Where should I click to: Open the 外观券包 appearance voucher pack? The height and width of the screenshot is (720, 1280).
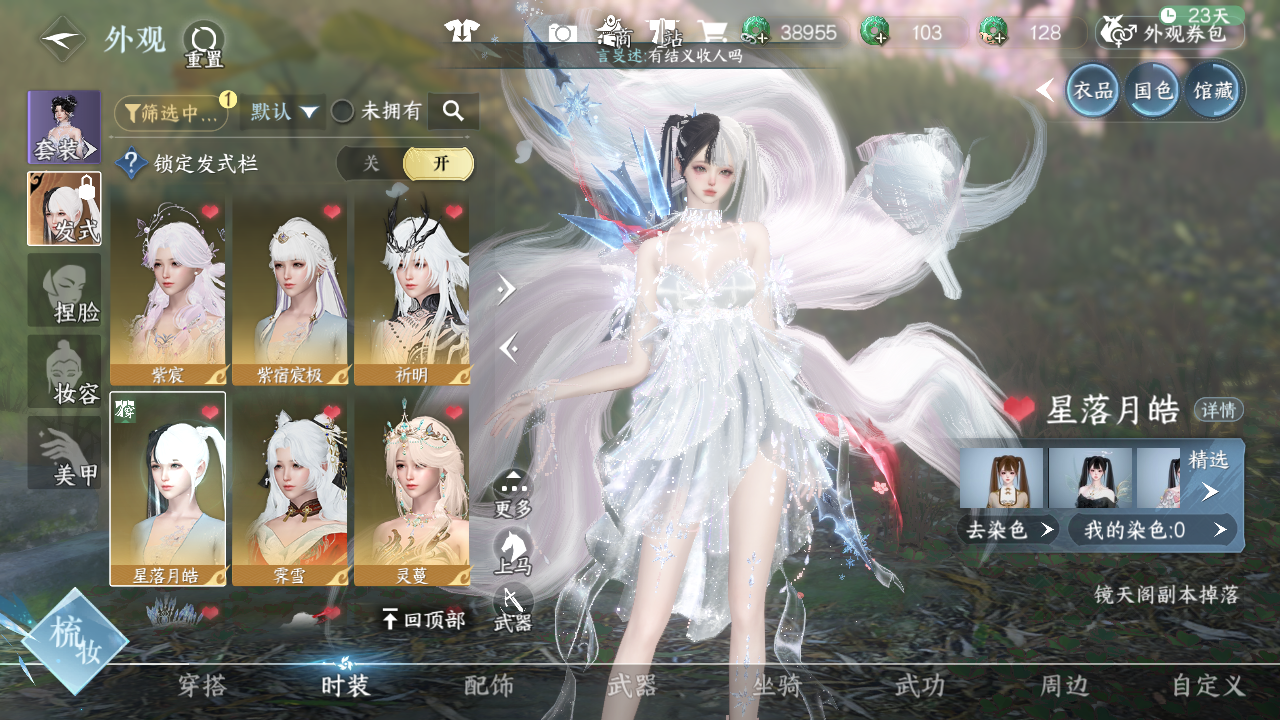(x=1170, y=33)
